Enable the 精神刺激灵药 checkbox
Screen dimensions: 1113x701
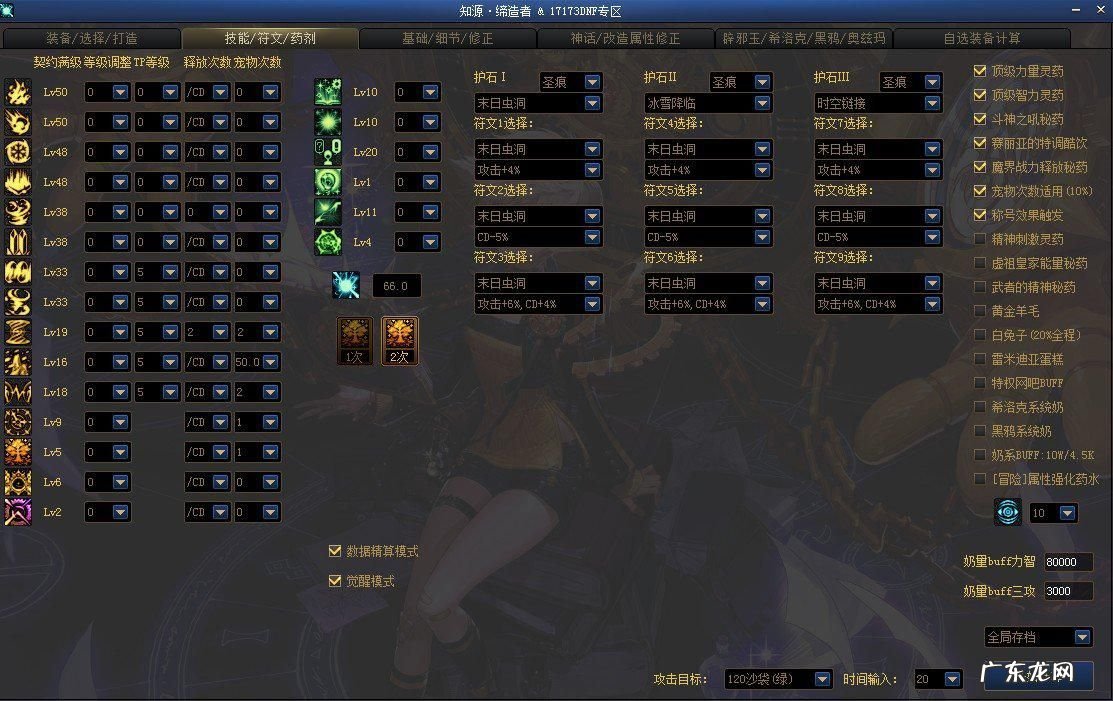[x=980, y=239]
